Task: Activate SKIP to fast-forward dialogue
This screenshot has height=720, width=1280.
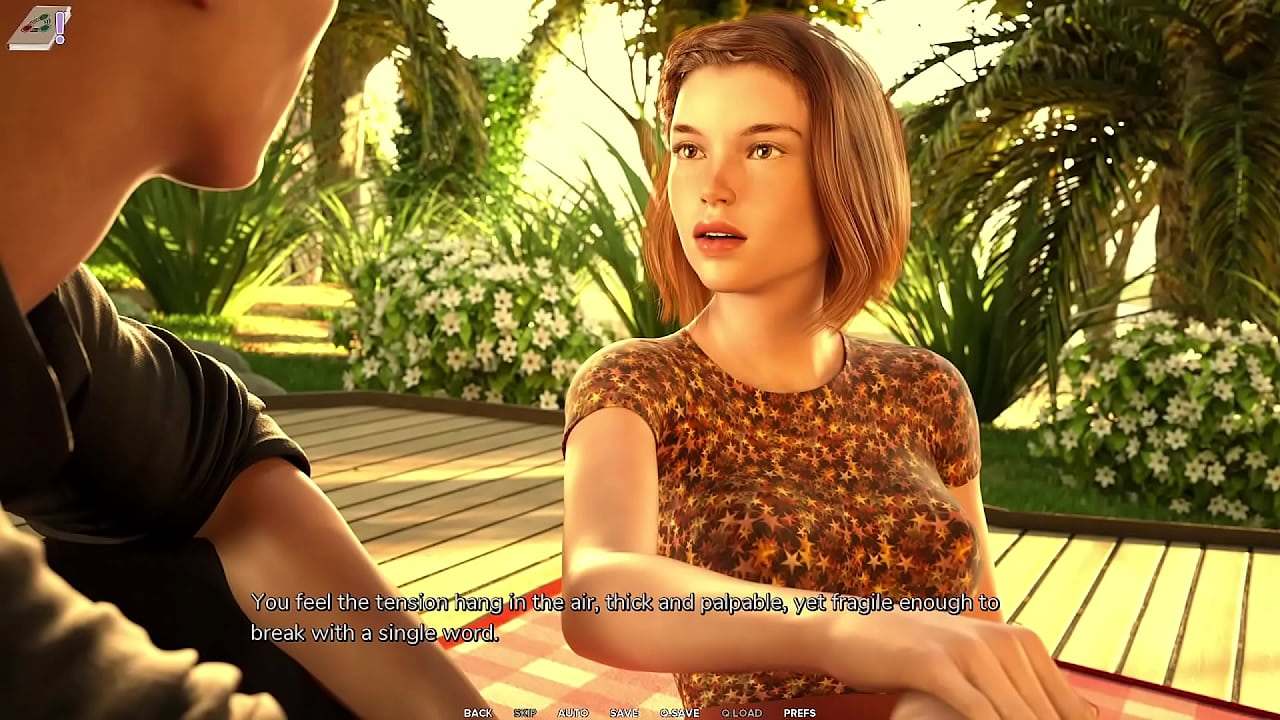Action: [523, 713]
